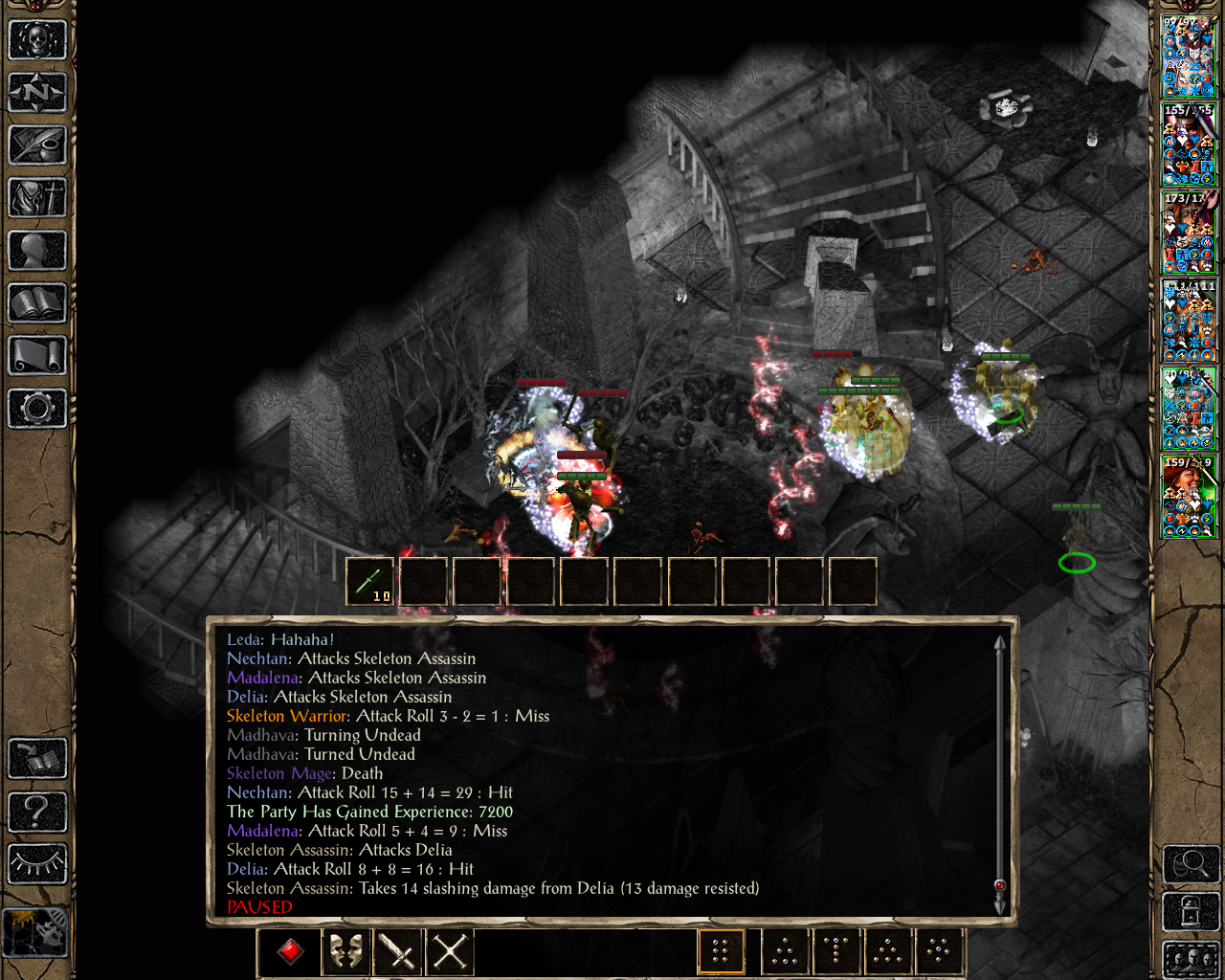Click the magnifying glass button

1190,865
